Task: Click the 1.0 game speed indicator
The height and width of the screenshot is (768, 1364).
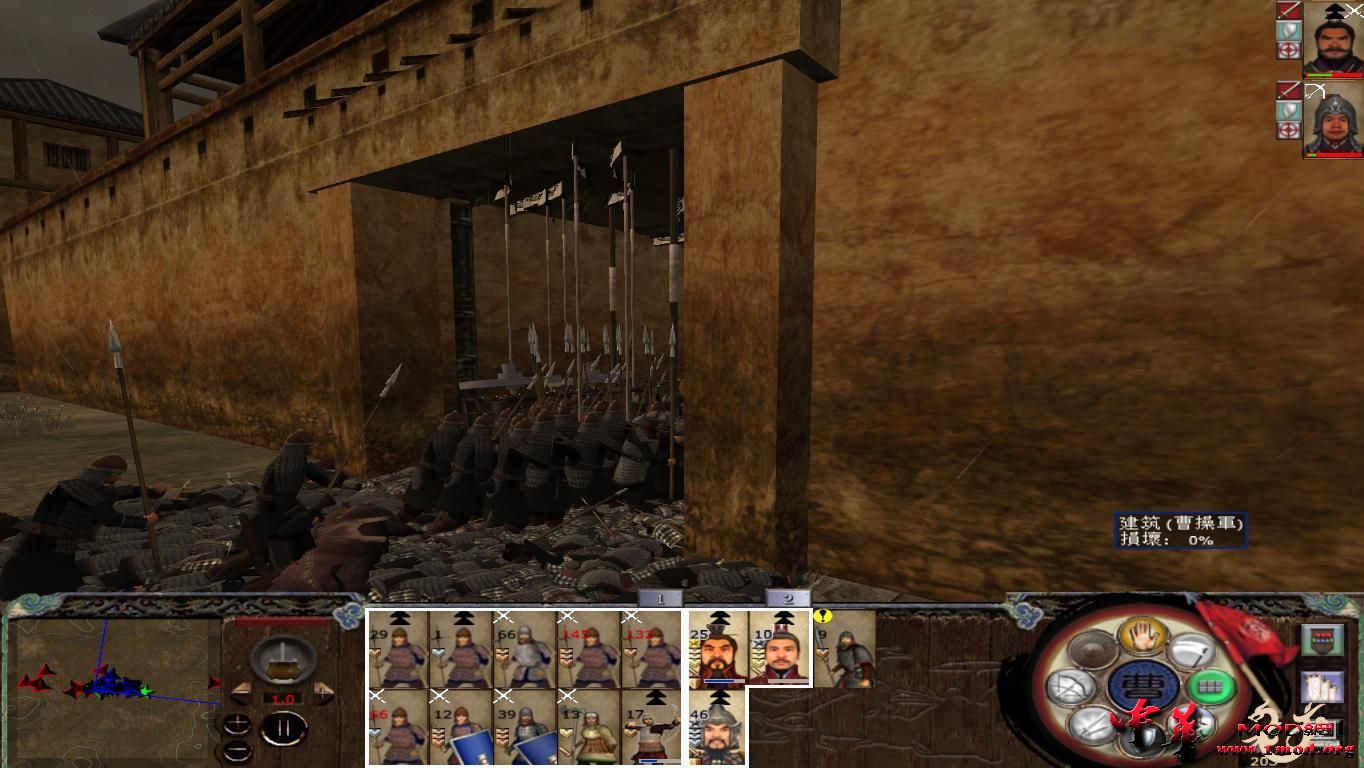Action: (283, 700)
